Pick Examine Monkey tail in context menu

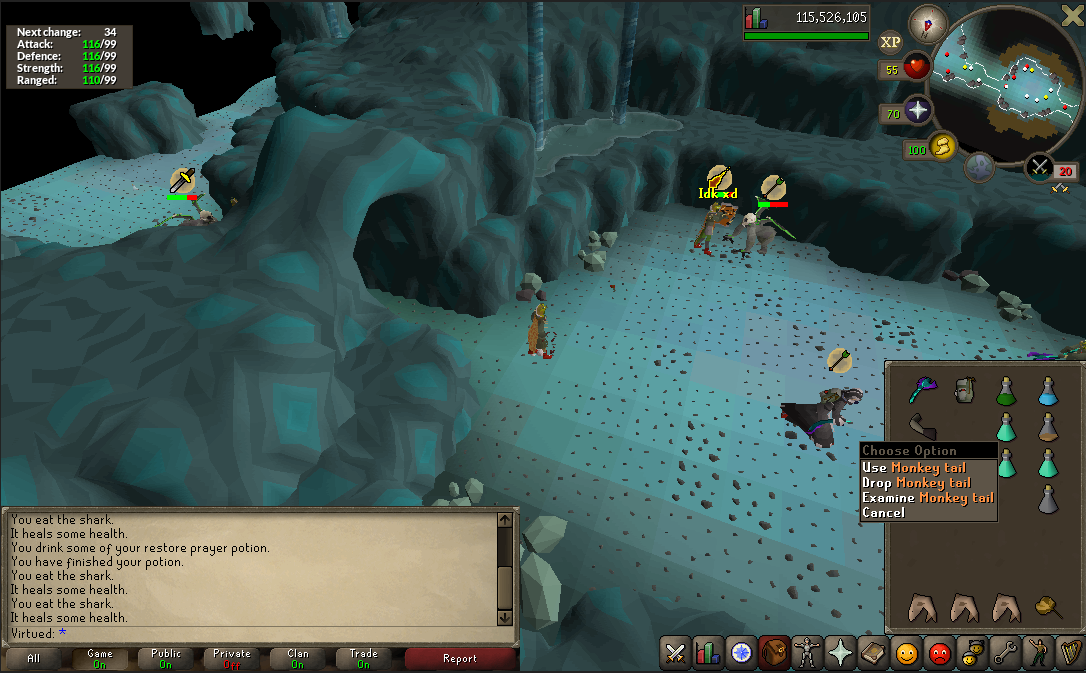pos(928,497)
